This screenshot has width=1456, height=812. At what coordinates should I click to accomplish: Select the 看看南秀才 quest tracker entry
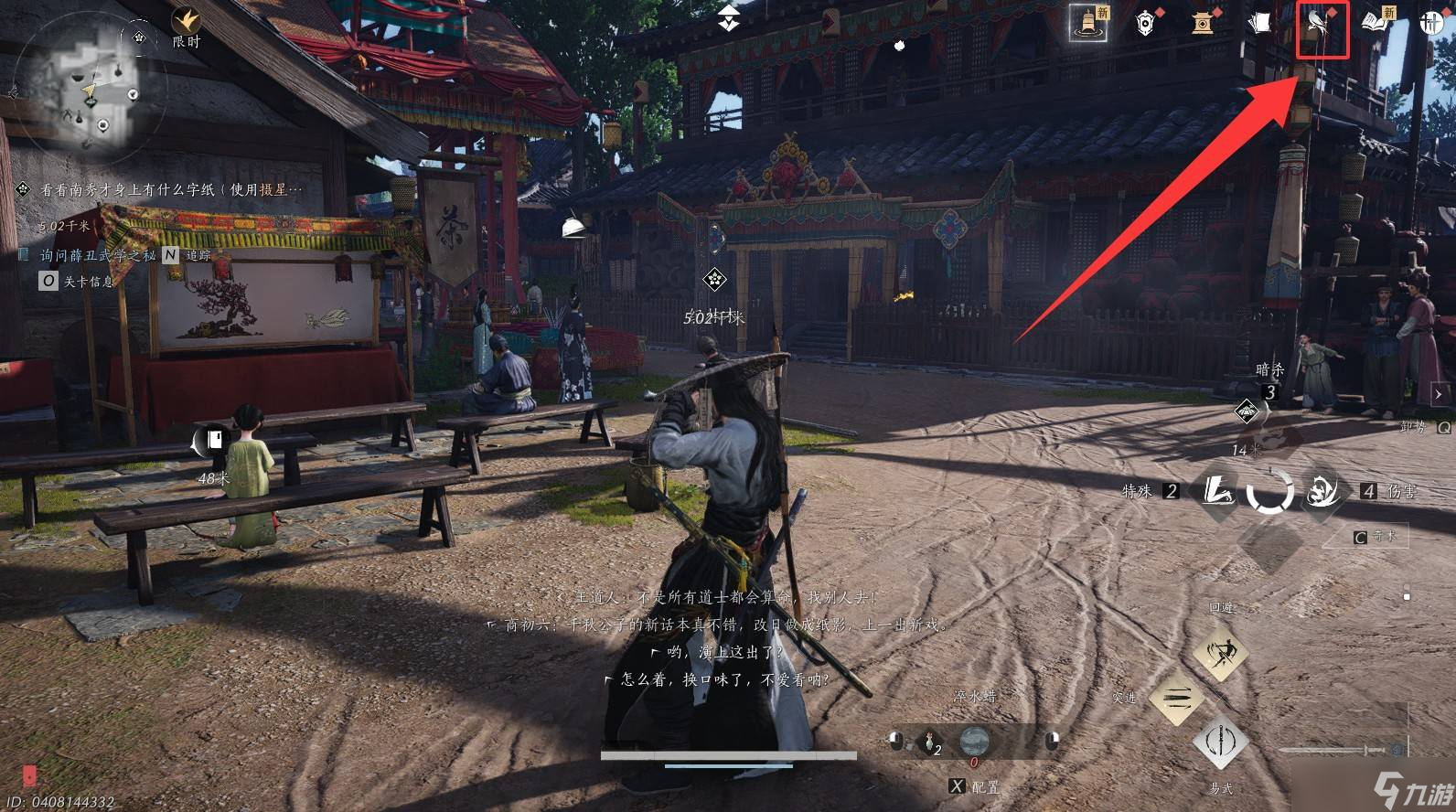click(x=169, y=190)
